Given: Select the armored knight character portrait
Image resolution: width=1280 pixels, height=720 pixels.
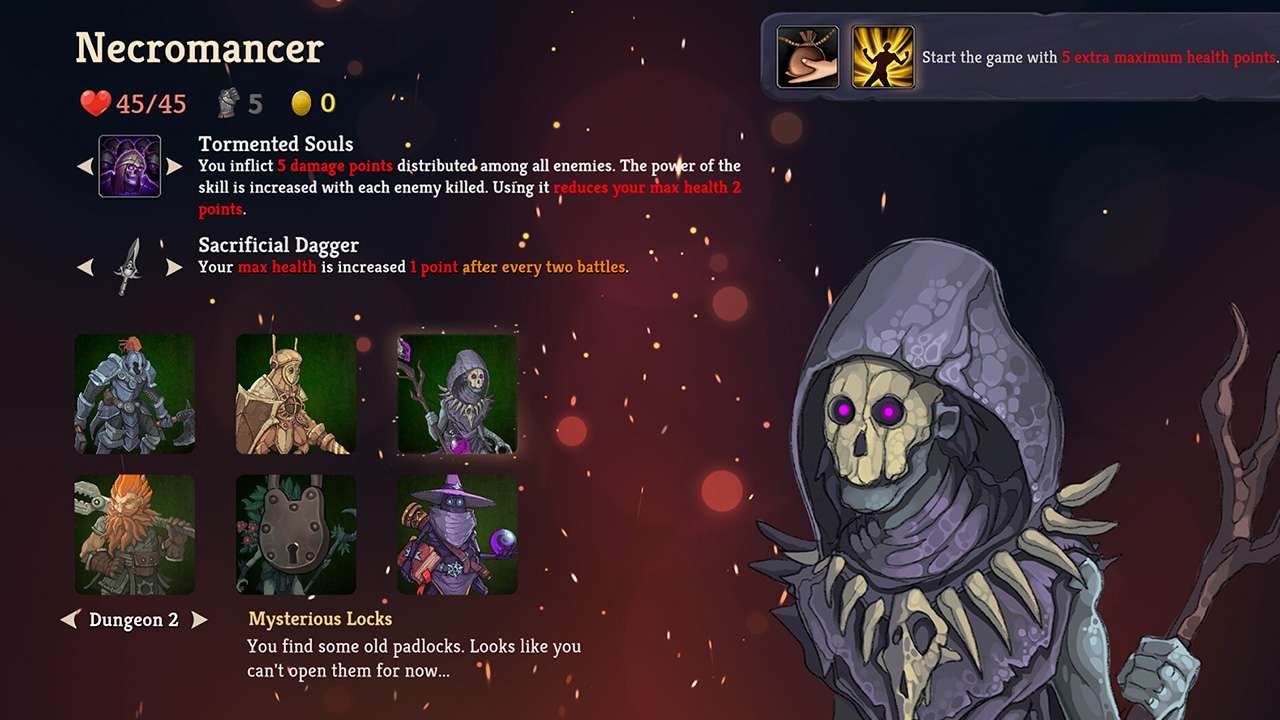Looking at the screenshot, I should (135, 393).
